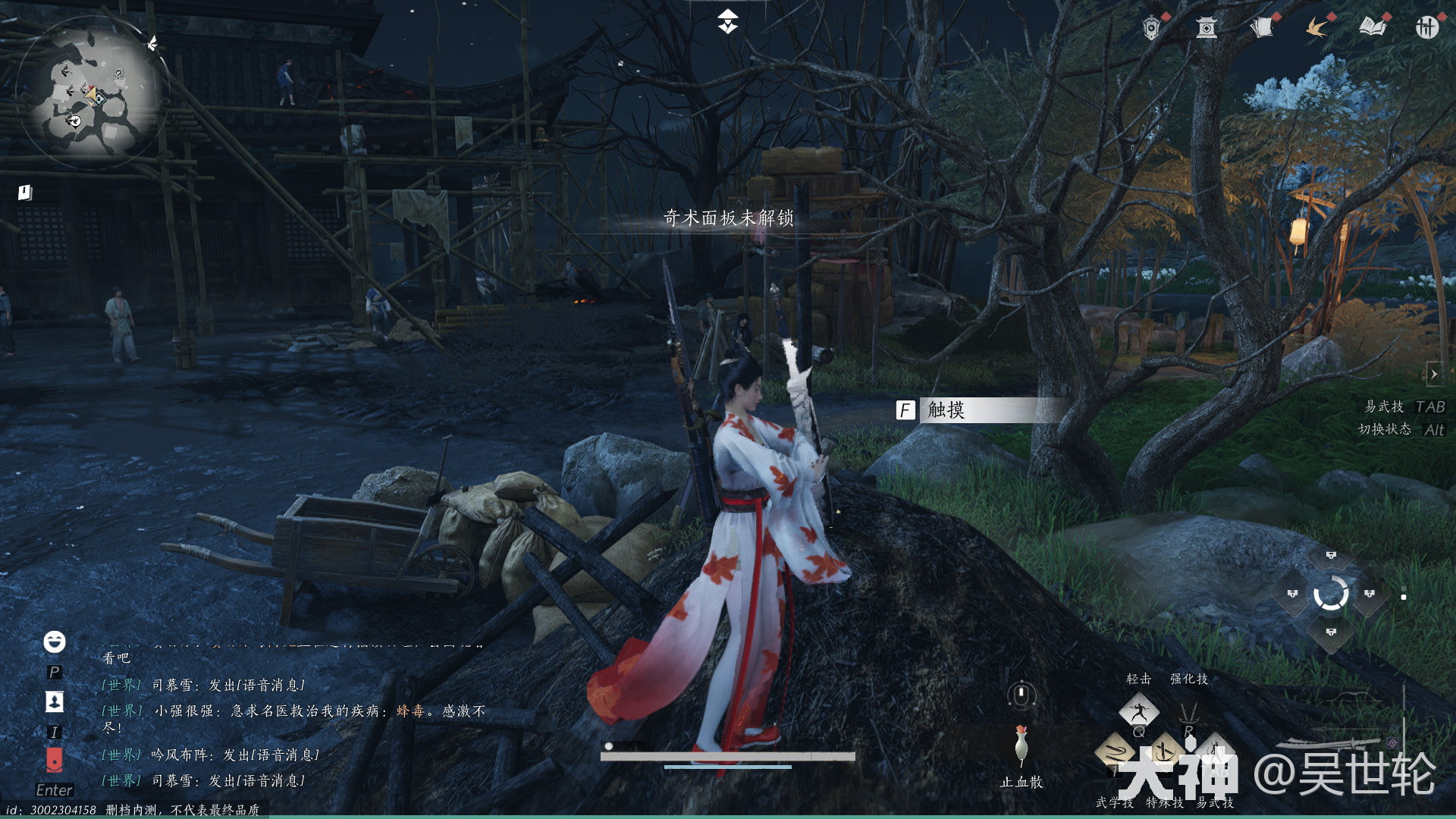Viewport: 1456px width, 819px height.
Task: Use the 止血散 potion item
Action: 1021,745
